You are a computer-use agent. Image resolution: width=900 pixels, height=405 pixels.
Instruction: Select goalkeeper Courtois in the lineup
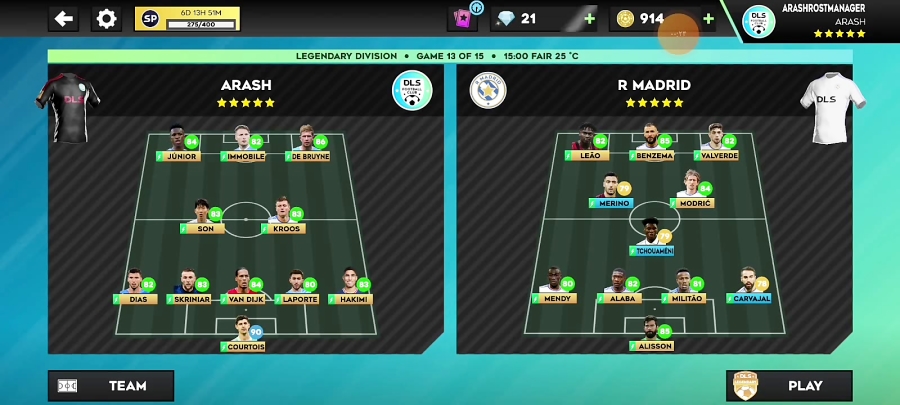click(x=243, y=333)
